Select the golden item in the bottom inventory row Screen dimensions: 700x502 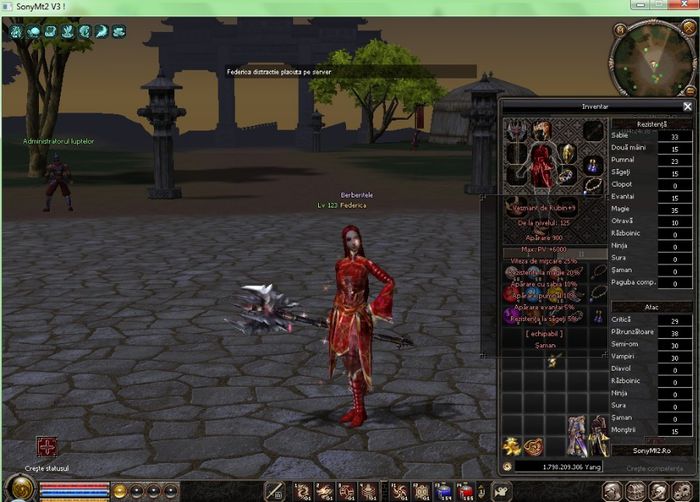511,447
